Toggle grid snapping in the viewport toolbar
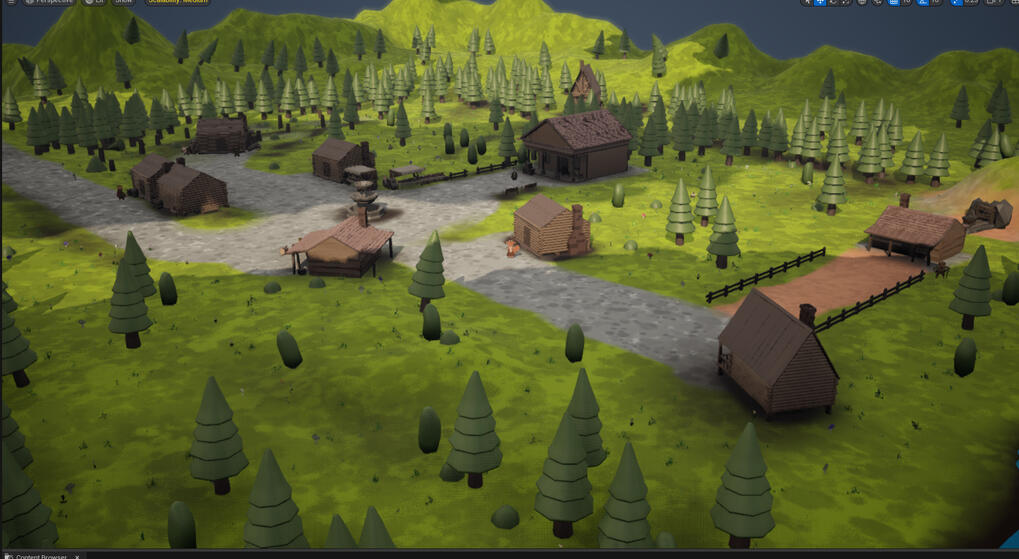This screenshot has height=559, width=1019. (x=893, y=2)
